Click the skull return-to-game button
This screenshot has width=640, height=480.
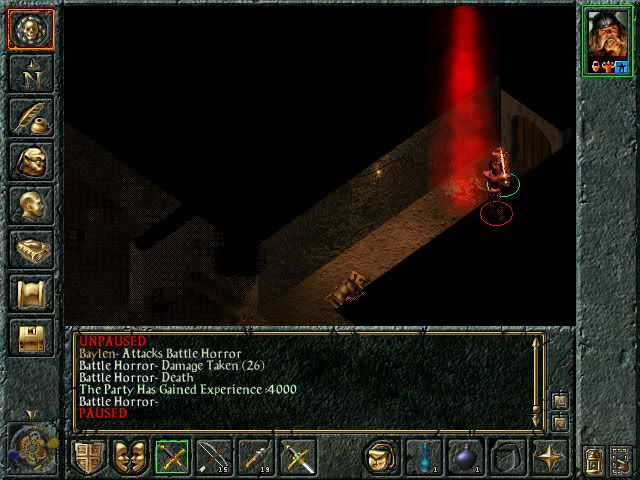[x=30, y=30]
